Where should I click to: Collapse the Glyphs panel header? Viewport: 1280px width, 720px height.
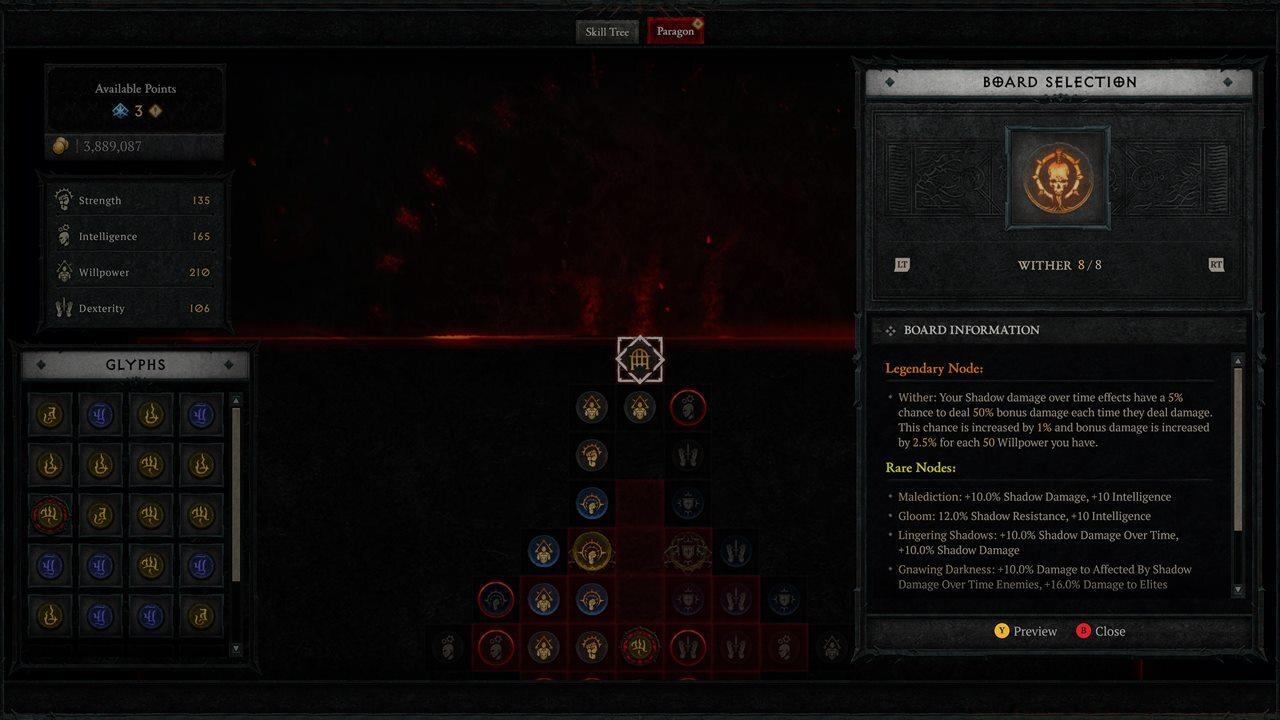point(135,364)
